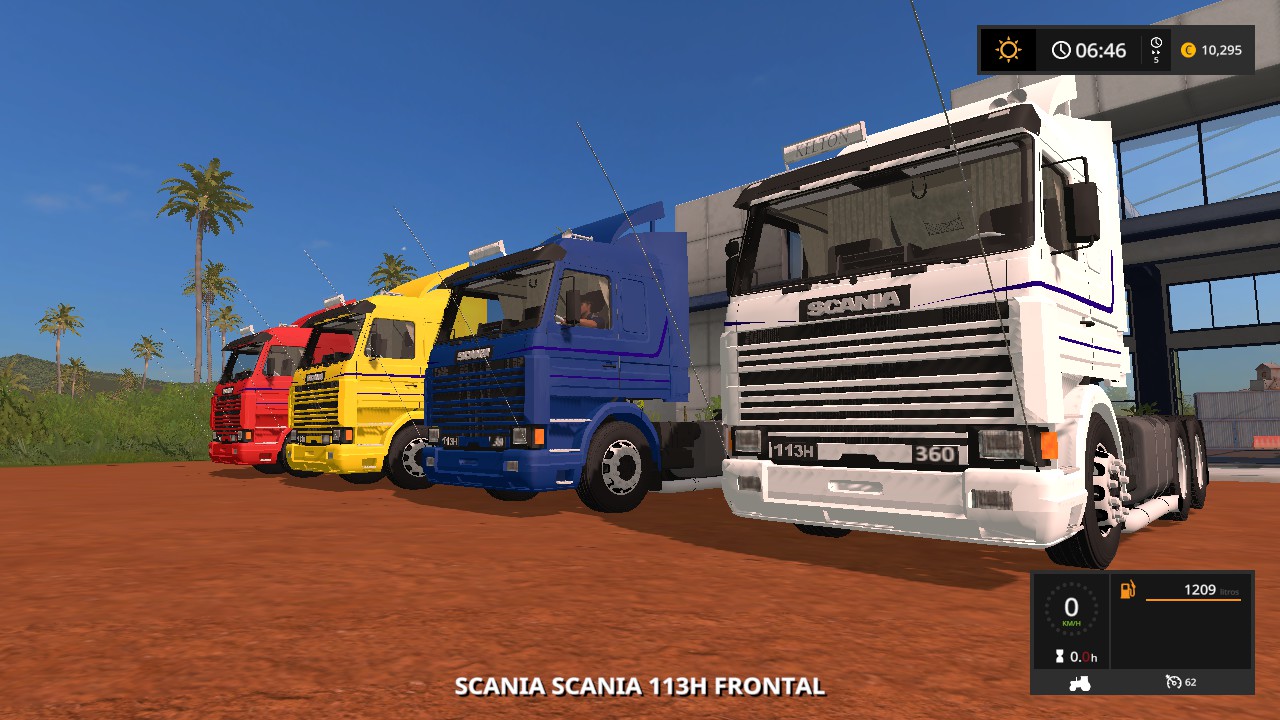
Task: Open the cruise control speed icon
Action: click(1174, 682)
